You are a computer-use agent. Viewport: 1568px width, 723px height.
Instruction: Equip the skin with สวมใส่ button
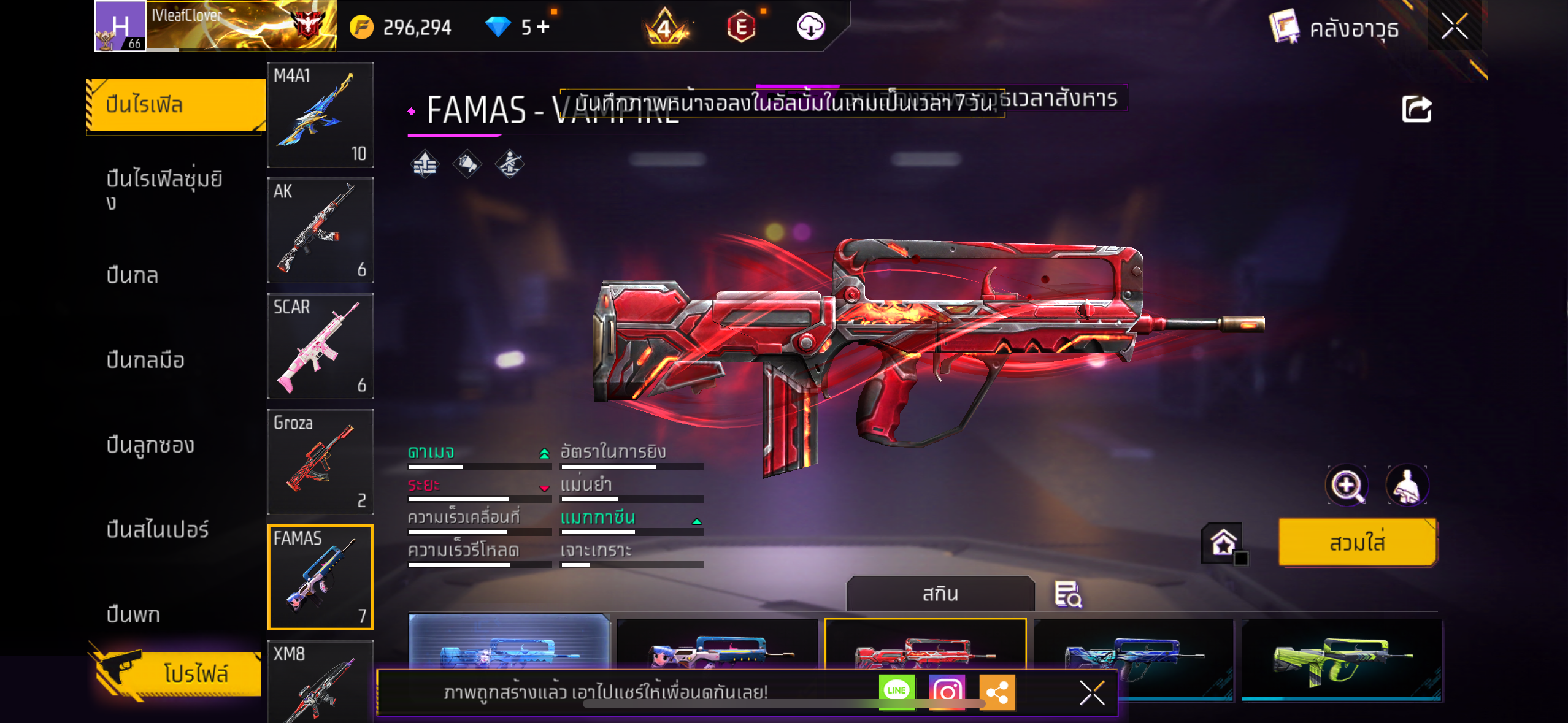click(1357, 543)
